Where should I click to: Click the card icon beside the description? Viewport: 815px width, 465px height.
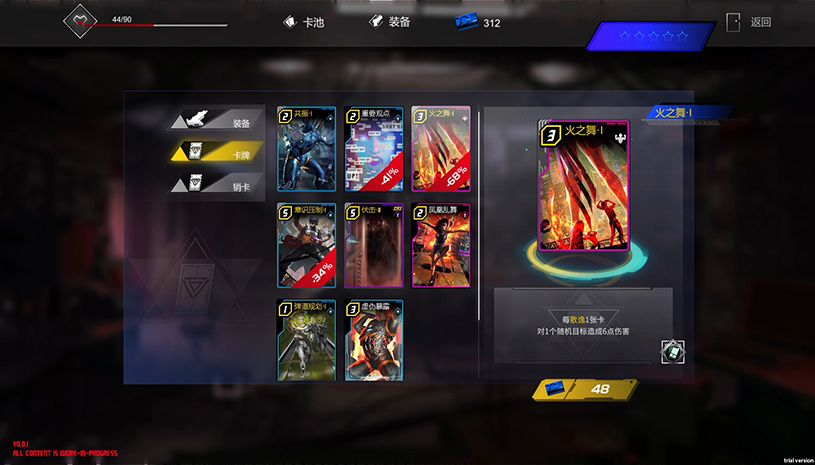(x=672, y=351)
